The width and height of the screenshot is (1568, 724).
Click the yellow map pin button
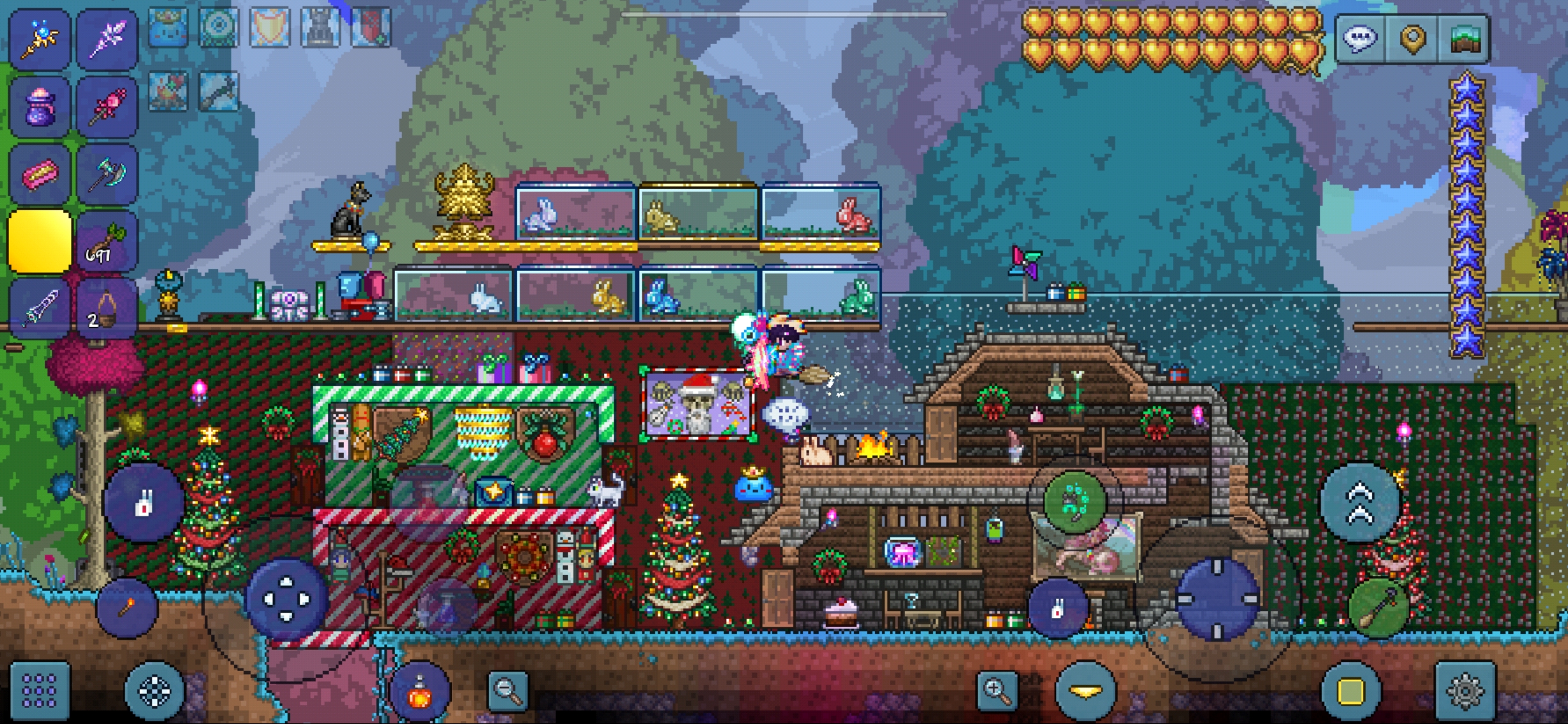pyautogui.click(x=1412, y=39)
